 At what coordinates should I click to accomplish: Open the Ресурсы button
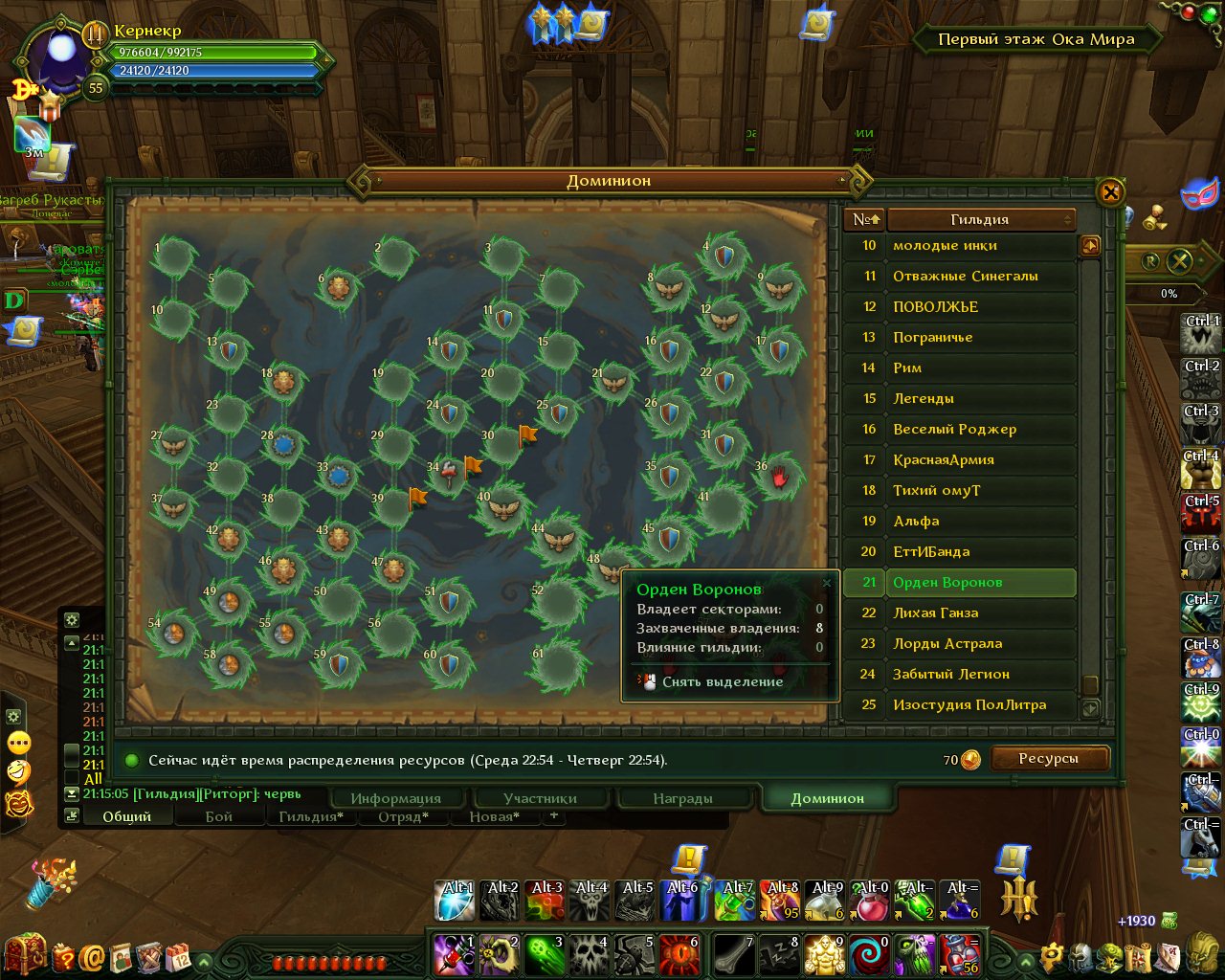tap(1049, 759)
